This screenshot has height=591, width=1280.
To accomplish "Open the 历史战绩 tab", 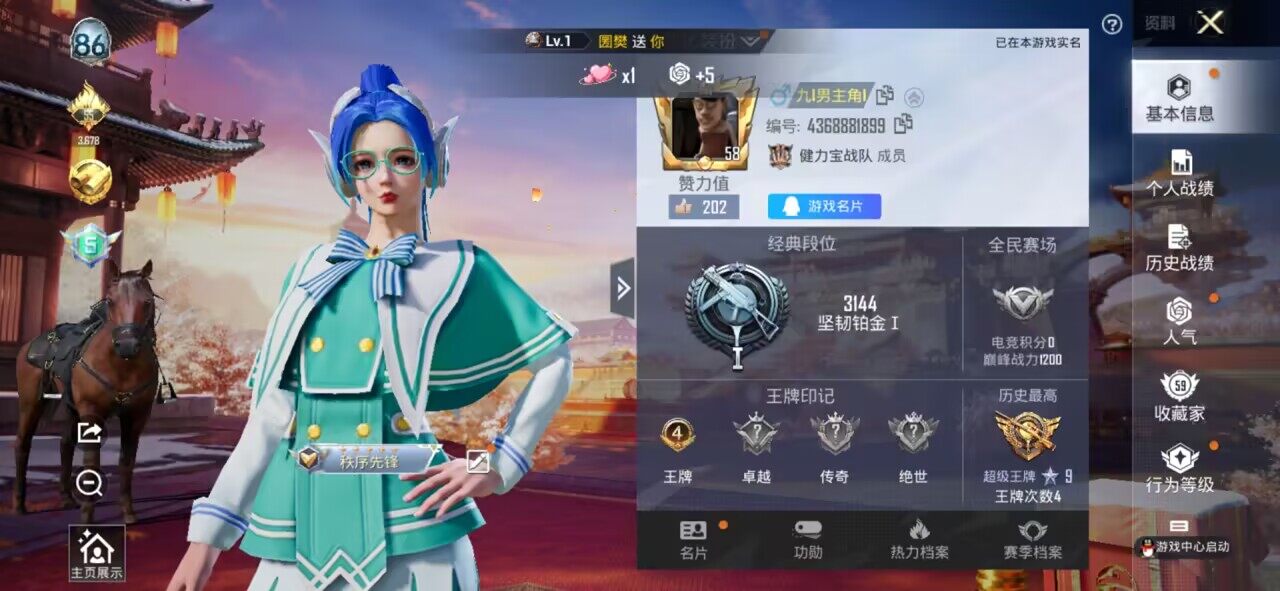I will [x=1180, y=248].
